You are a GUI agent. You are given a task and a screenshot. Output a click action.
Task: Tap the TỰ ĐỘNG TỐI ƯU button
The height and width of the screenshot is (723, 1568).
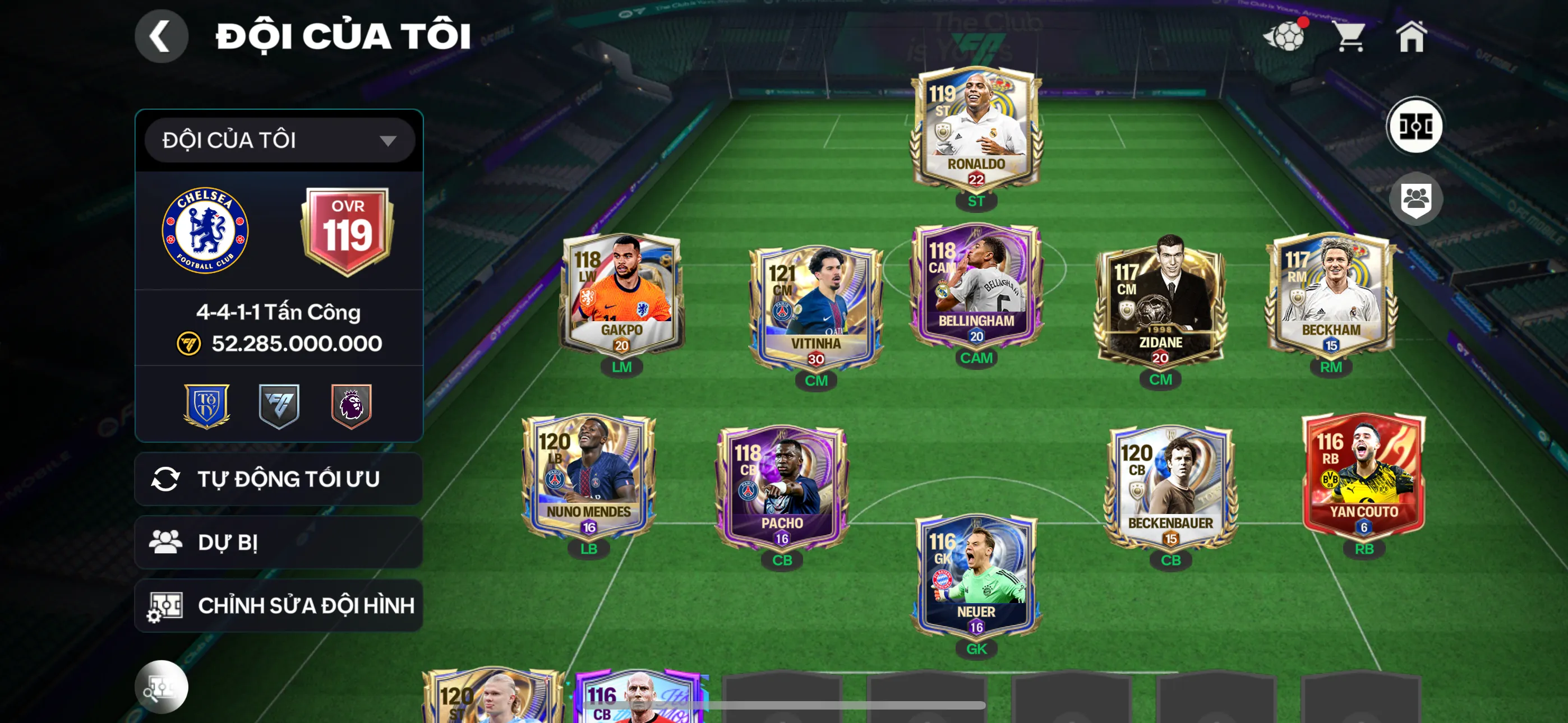[279, 479]
